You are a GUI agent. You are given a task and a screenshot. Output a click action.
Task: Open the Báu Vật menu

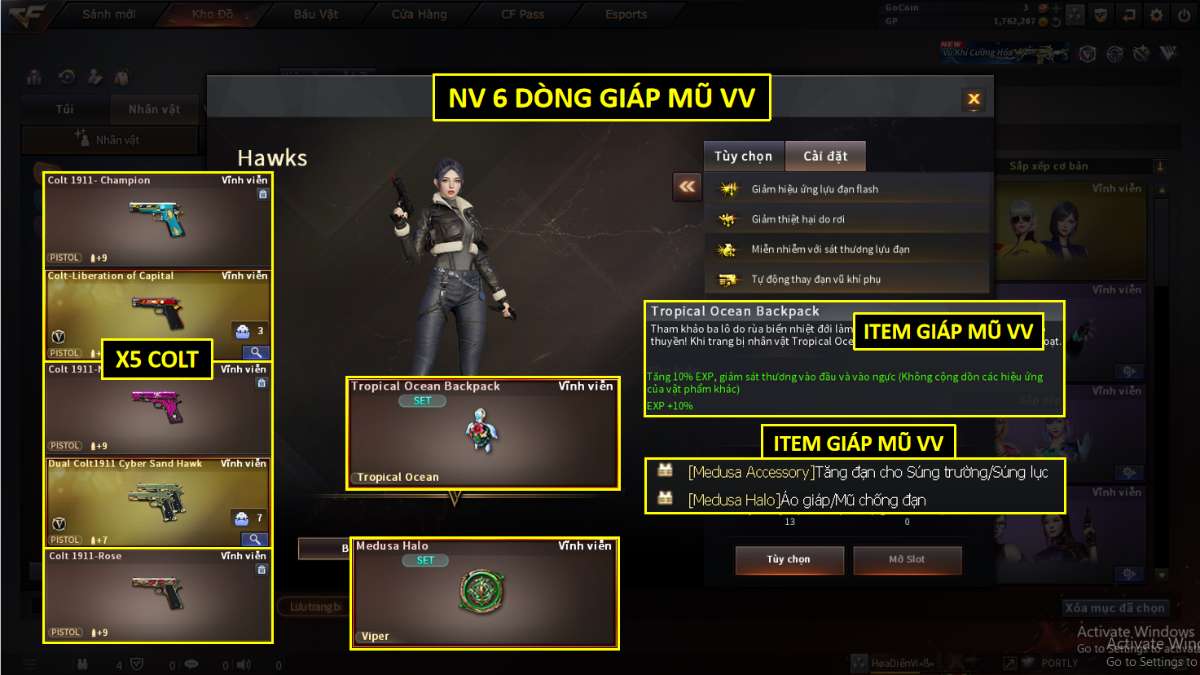316,15
